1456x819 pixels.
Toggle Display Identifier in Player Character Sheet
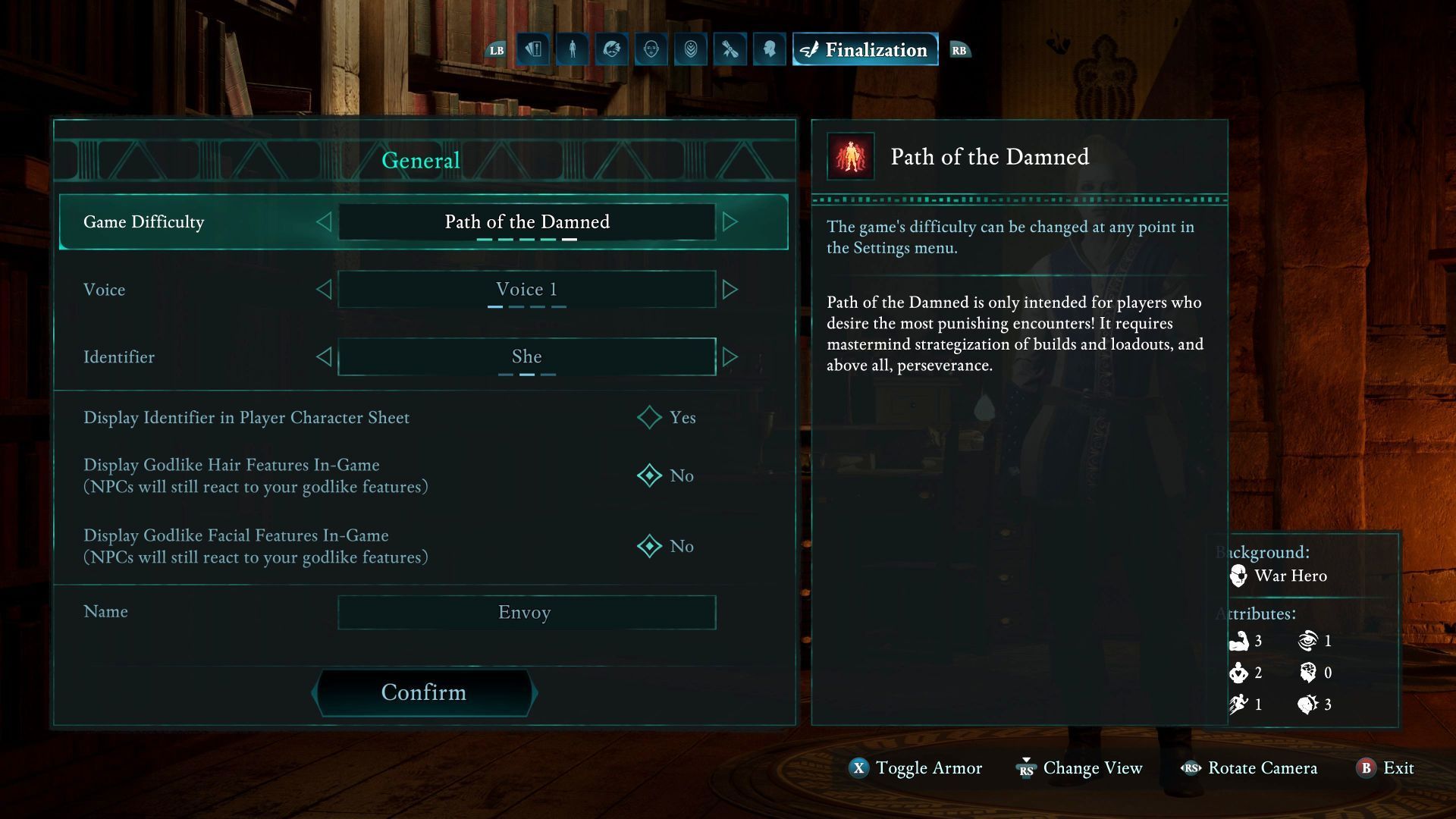coord(650,417)
